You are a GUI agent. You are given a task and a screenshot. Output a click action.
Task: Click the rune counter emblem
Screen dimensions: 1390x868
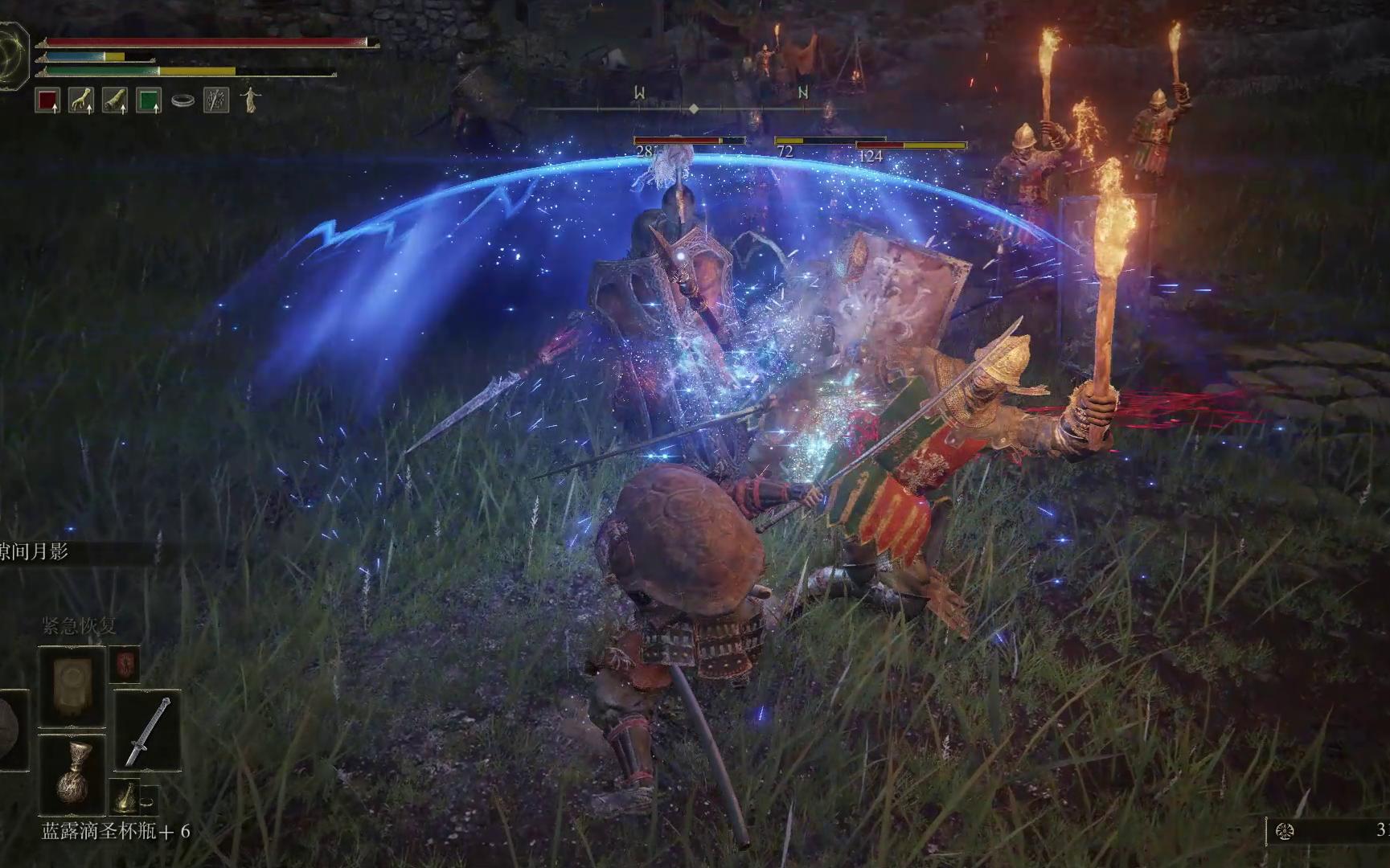tap(1285, 831)
